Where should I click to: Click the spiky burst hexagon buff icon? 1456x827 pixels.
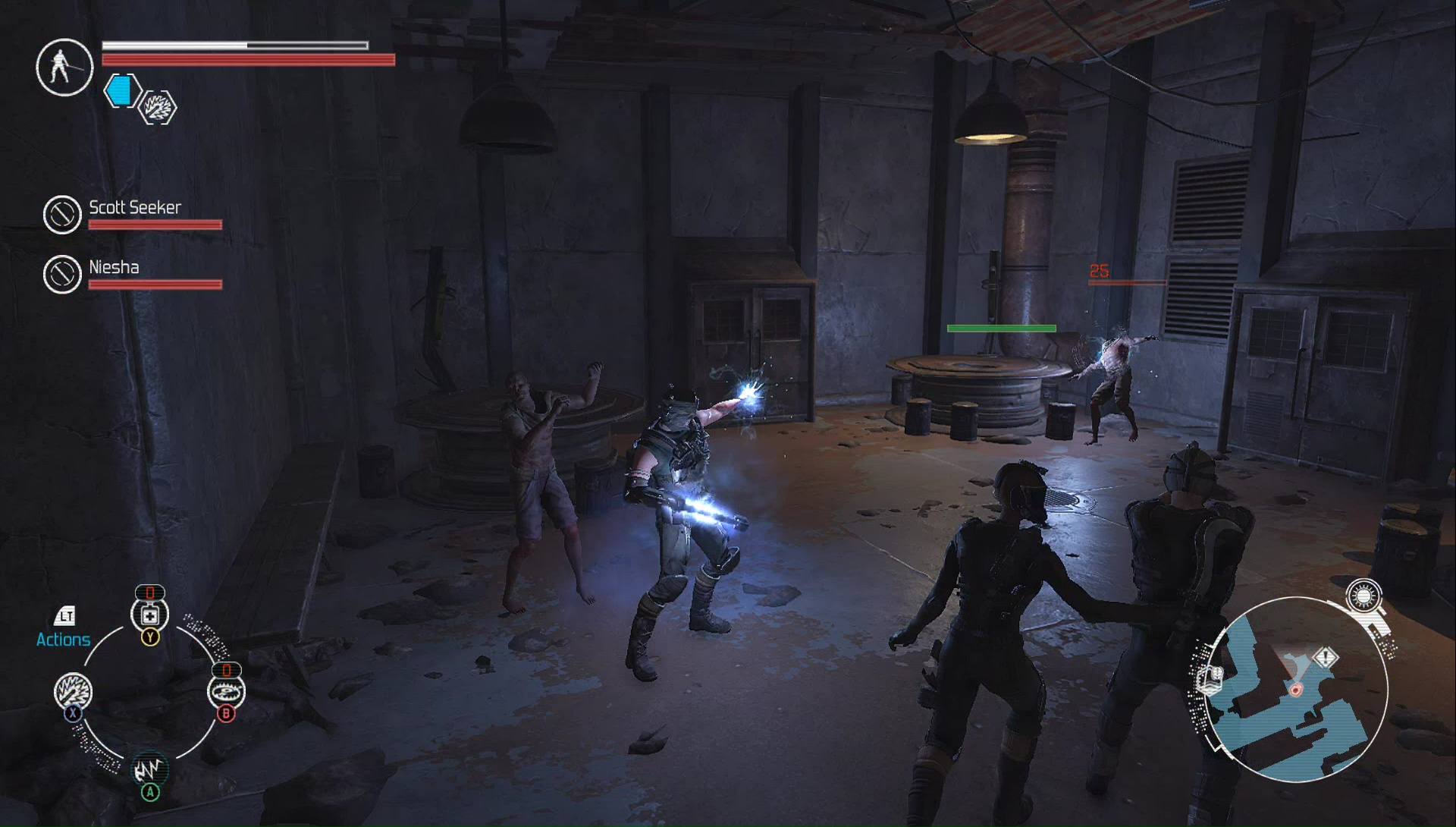coord(158,108)
